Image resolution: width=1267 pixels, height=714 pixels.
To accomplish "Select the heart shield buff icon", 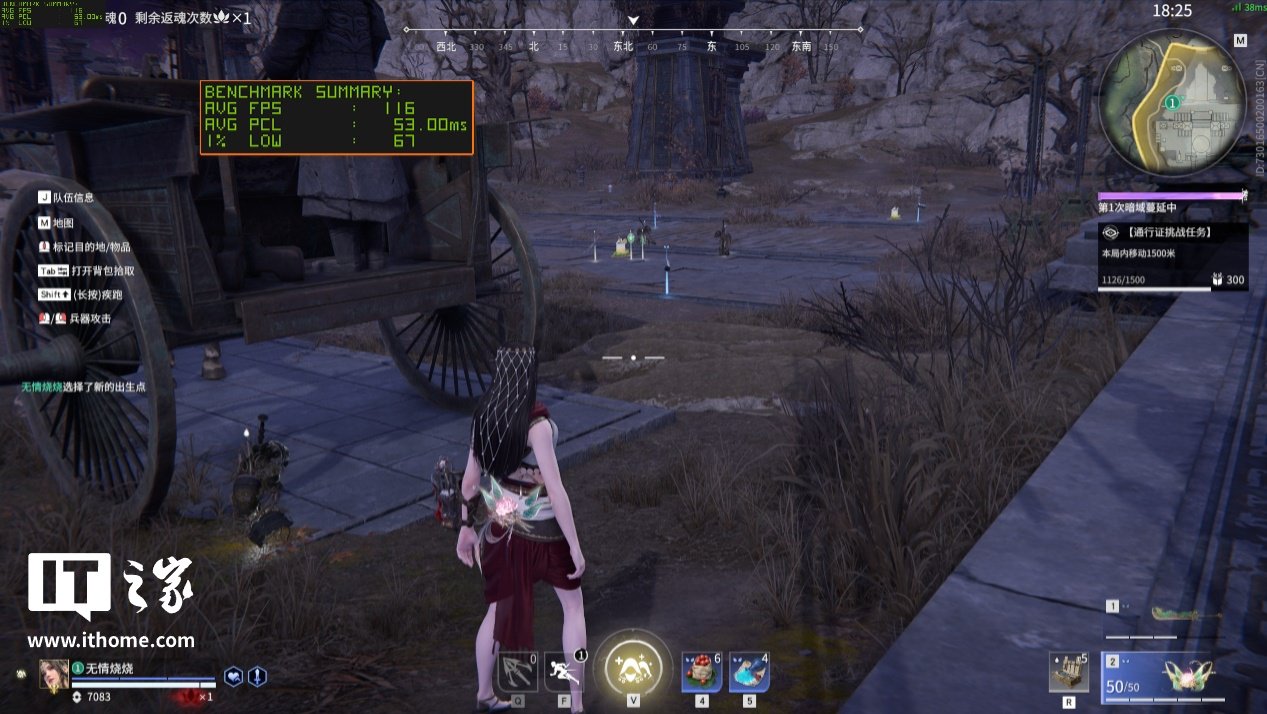I will coord(233,676).
